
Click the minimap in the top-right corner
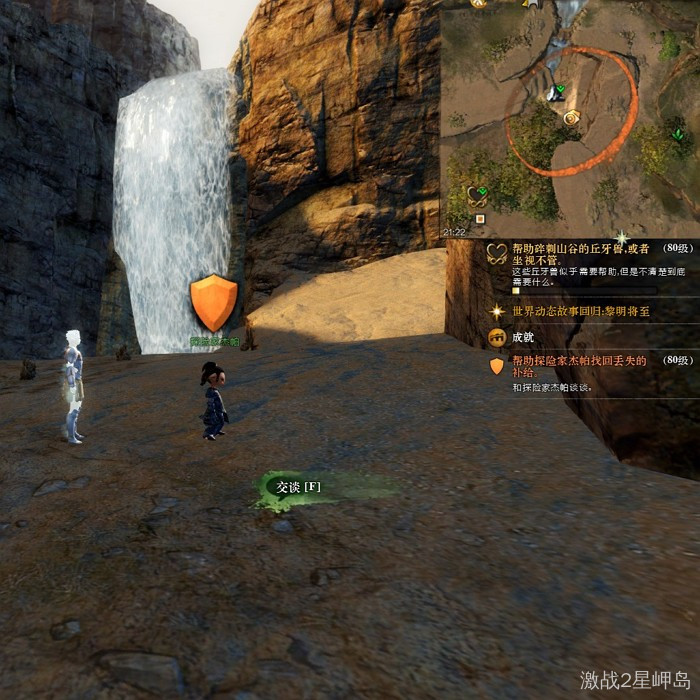[570, 115]
